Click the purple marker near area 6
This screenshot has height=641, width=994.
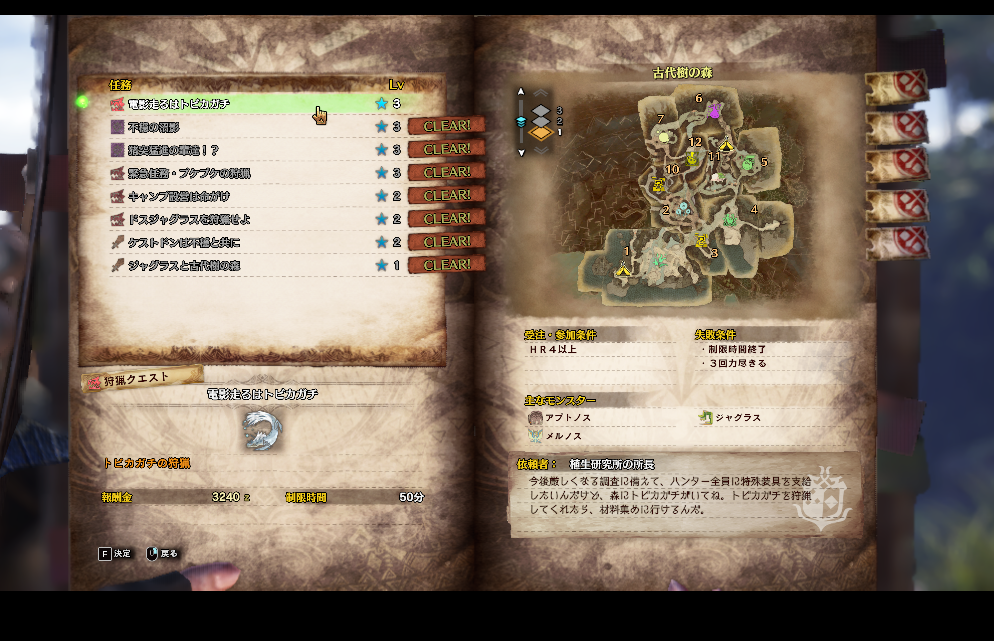715,113
